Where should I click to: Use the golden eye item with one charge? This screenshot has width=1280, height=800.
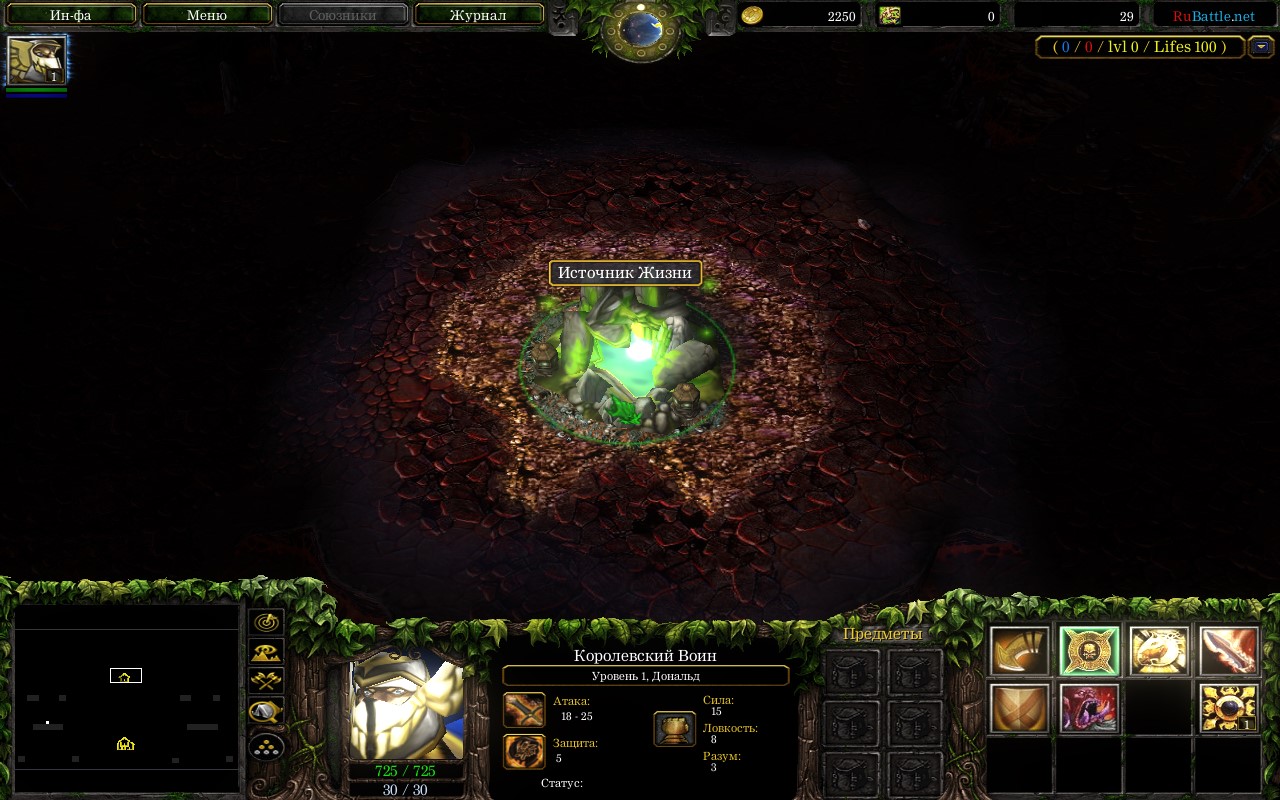[x=1228, y=710]
